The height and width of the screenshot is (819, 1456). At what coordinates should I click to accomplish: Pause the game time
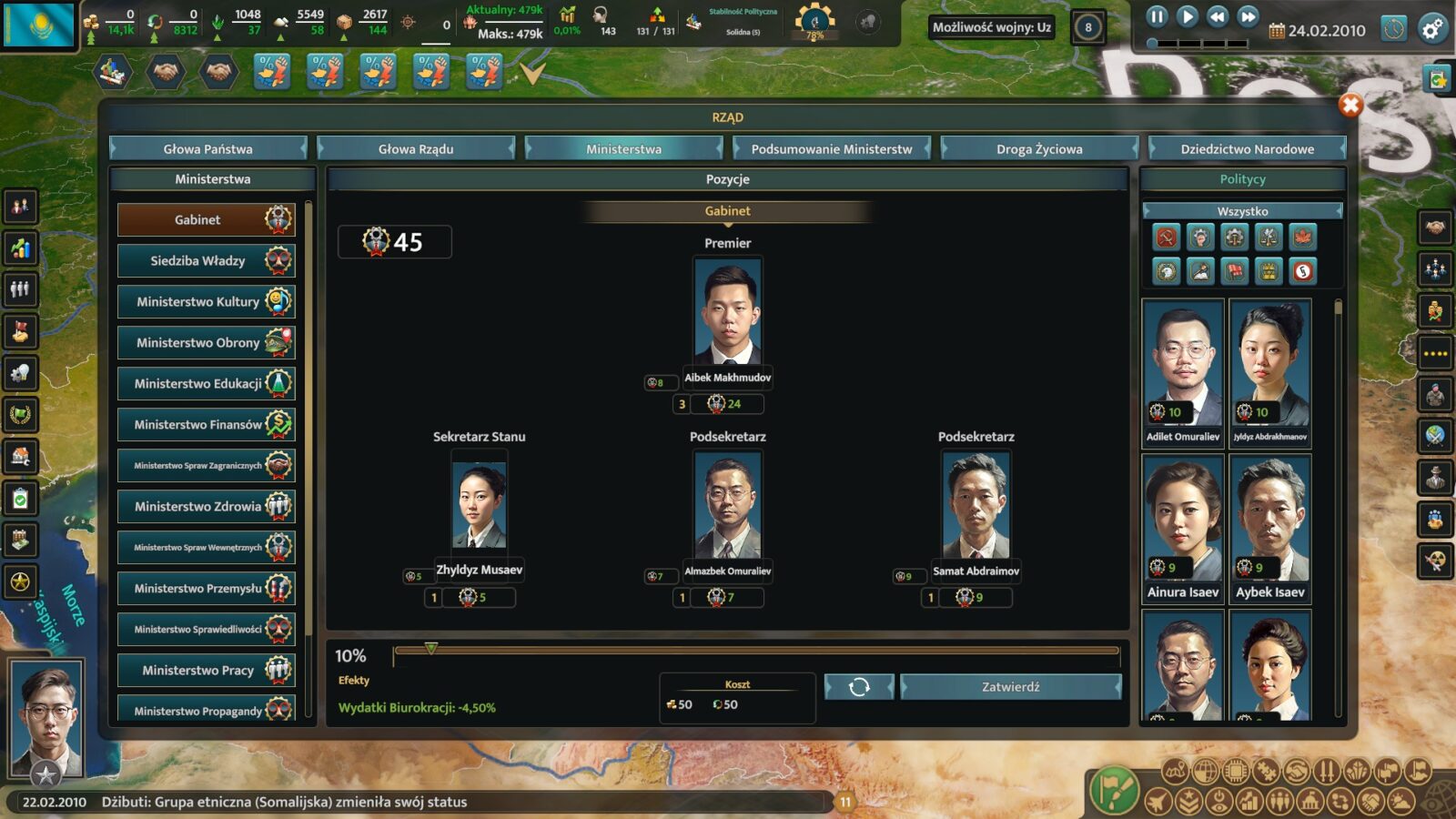pos(1157,16)
